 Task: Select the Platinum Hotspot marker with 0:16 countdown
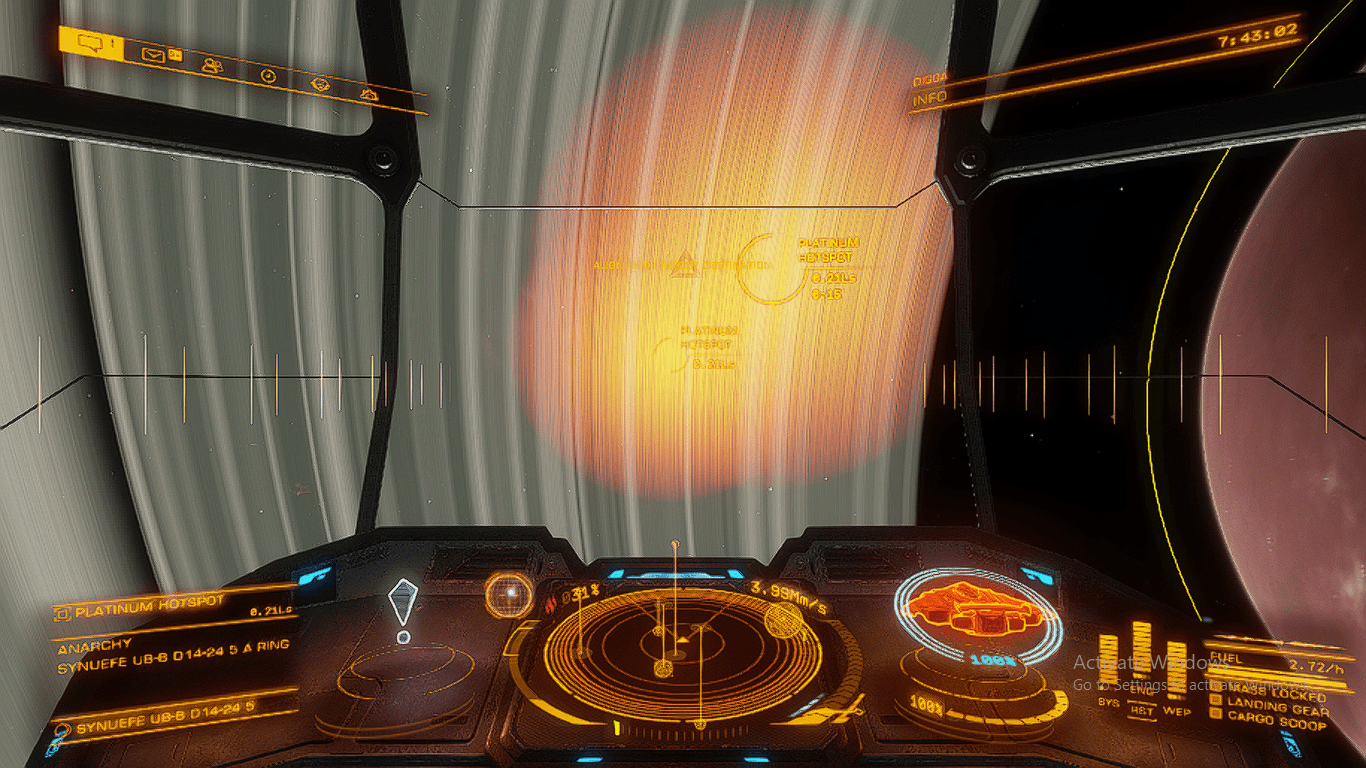click(x=771, y=270)
